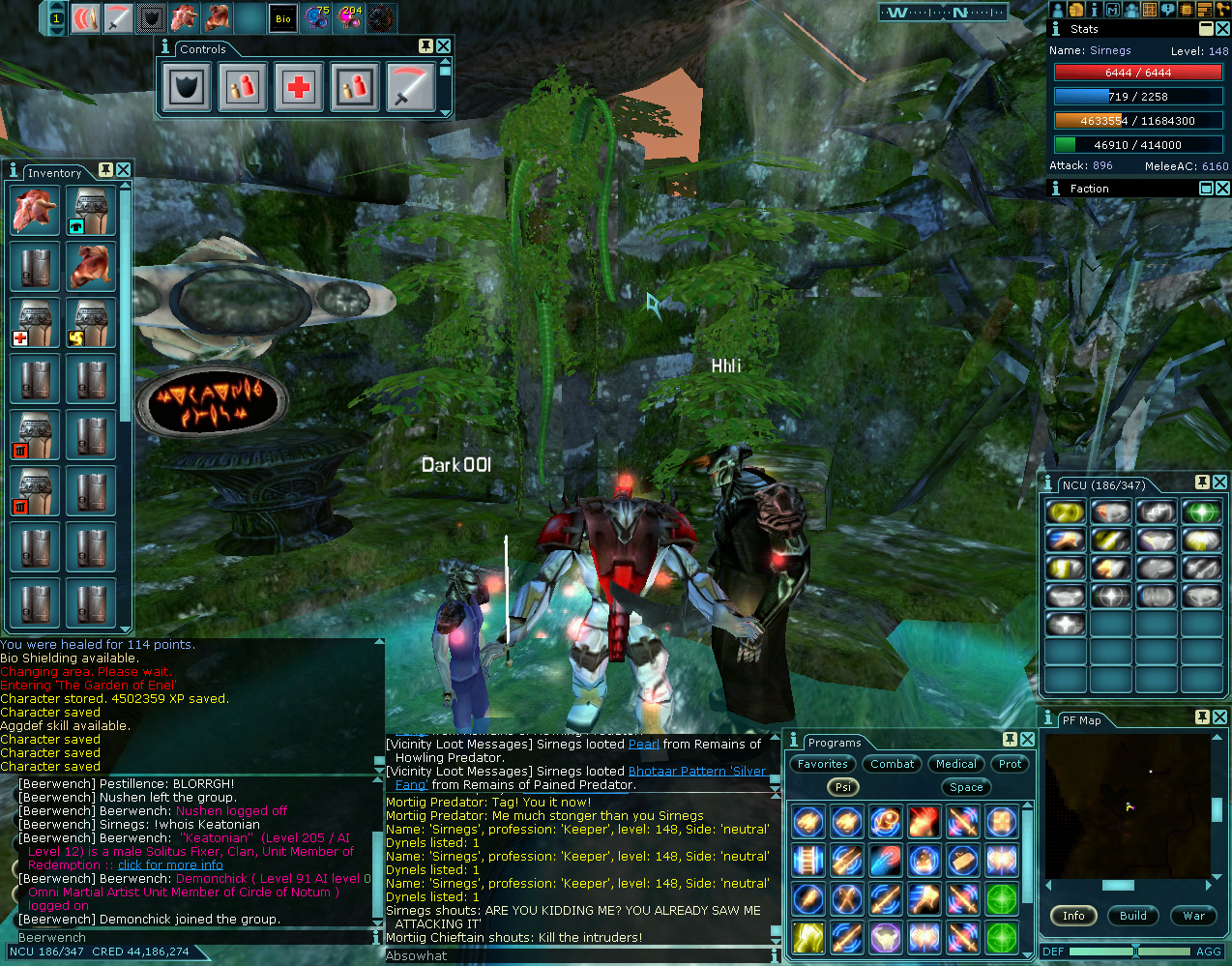Show the Medical programs category
This screenshot has width=1232, height=966.
click(956, 764)
